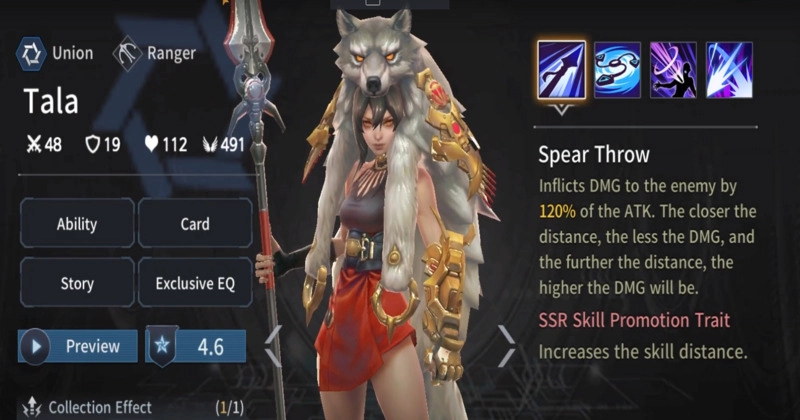Click the Union faction icon
The height and width of the screenshot is (420, 800).
32,53
